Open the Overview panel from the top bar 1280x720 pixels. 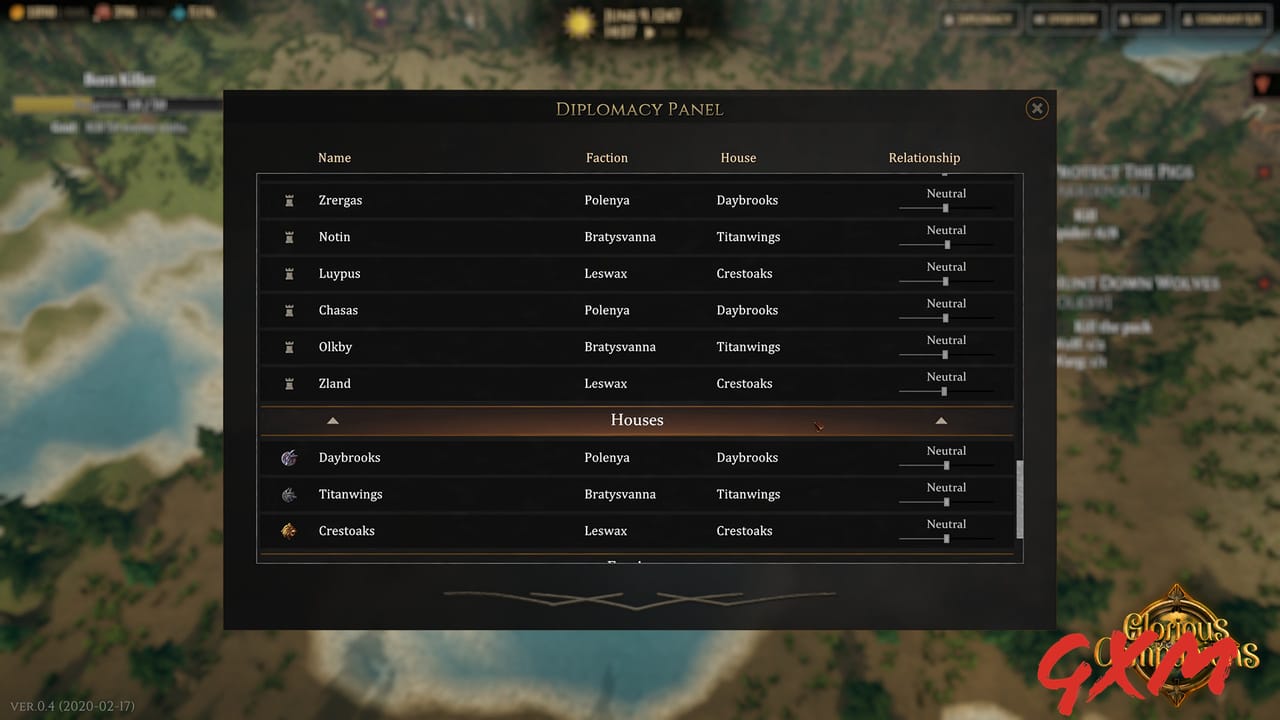(1065, 18)
